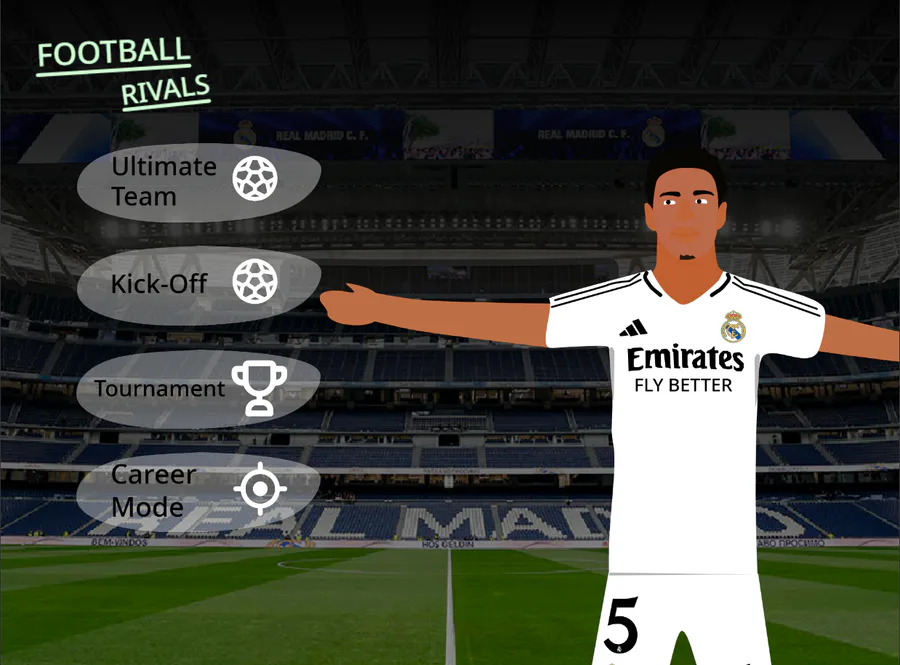Screen dimensions: 900x665
Task: Start a Kick-Off match
Action: 198,283
